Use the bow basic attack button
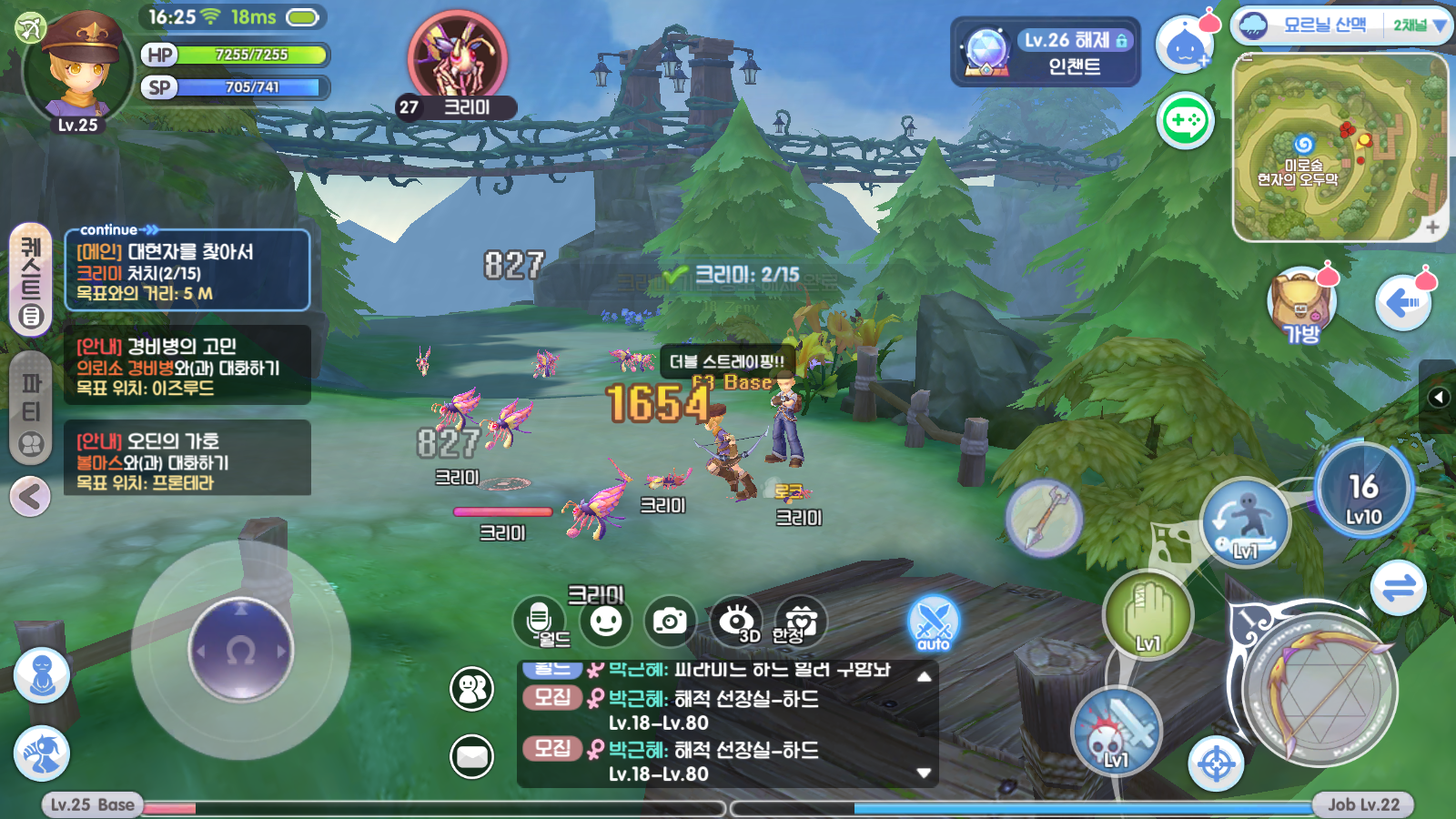The width and height of the screenshot is (1456, 819). point(1319,687)
